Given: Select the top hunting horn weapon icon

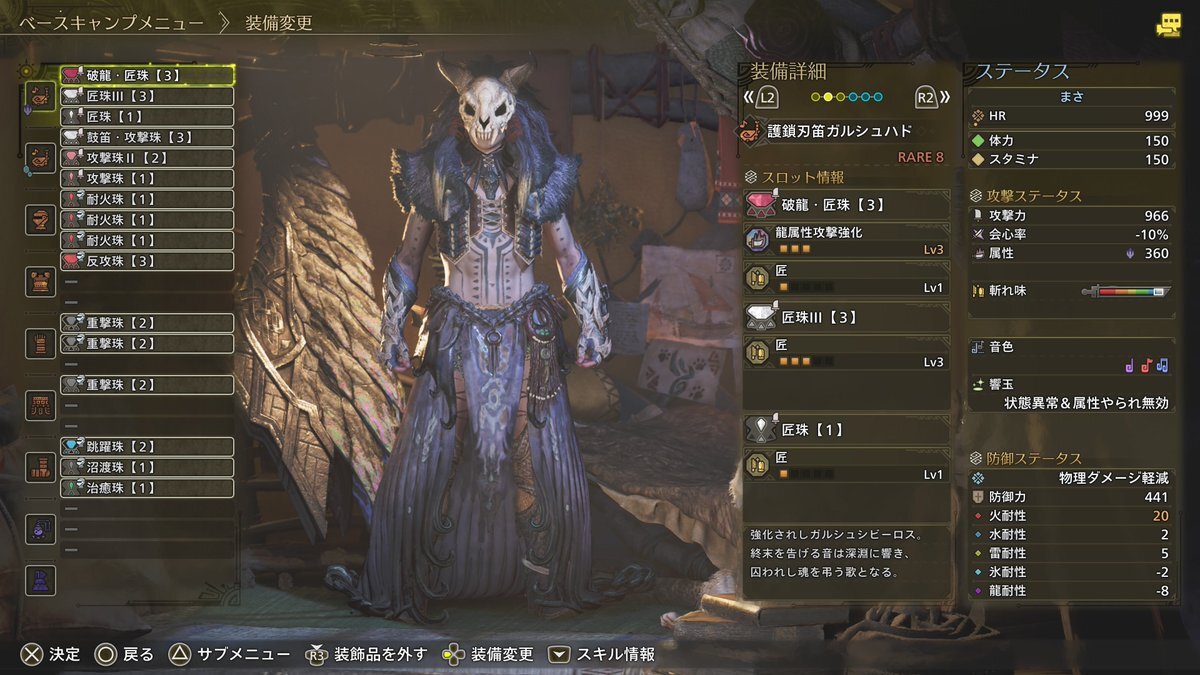Looking at the screenshot, I should 41,96.
